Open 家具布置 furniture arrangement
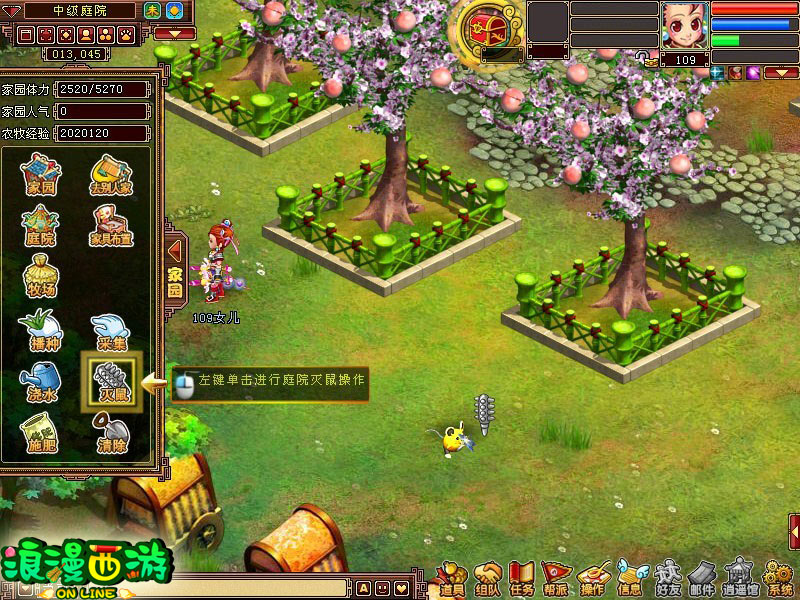This screenshot has width=800, height=600. coord(113,225)
